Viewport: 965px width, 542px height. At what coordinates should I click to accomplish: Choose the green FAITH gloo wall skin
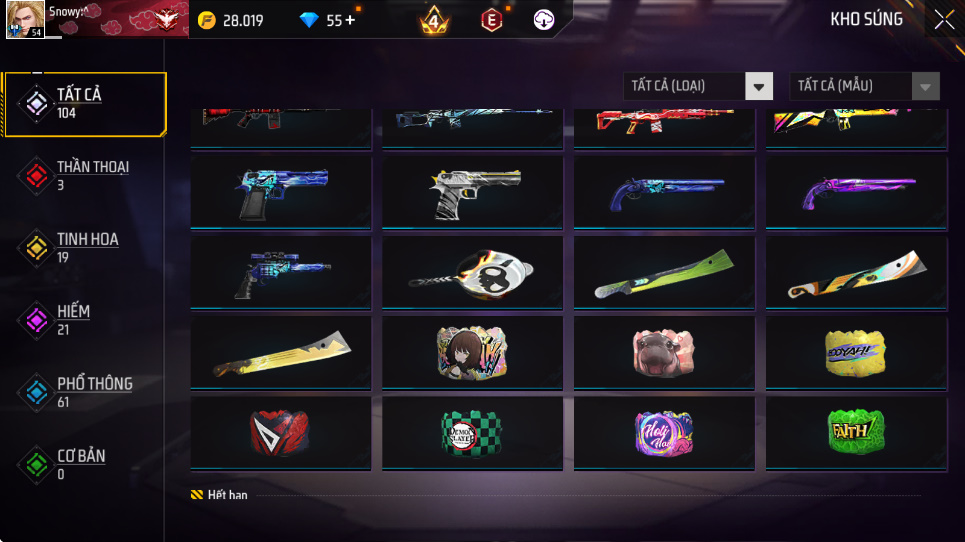[x=853, y=431]
